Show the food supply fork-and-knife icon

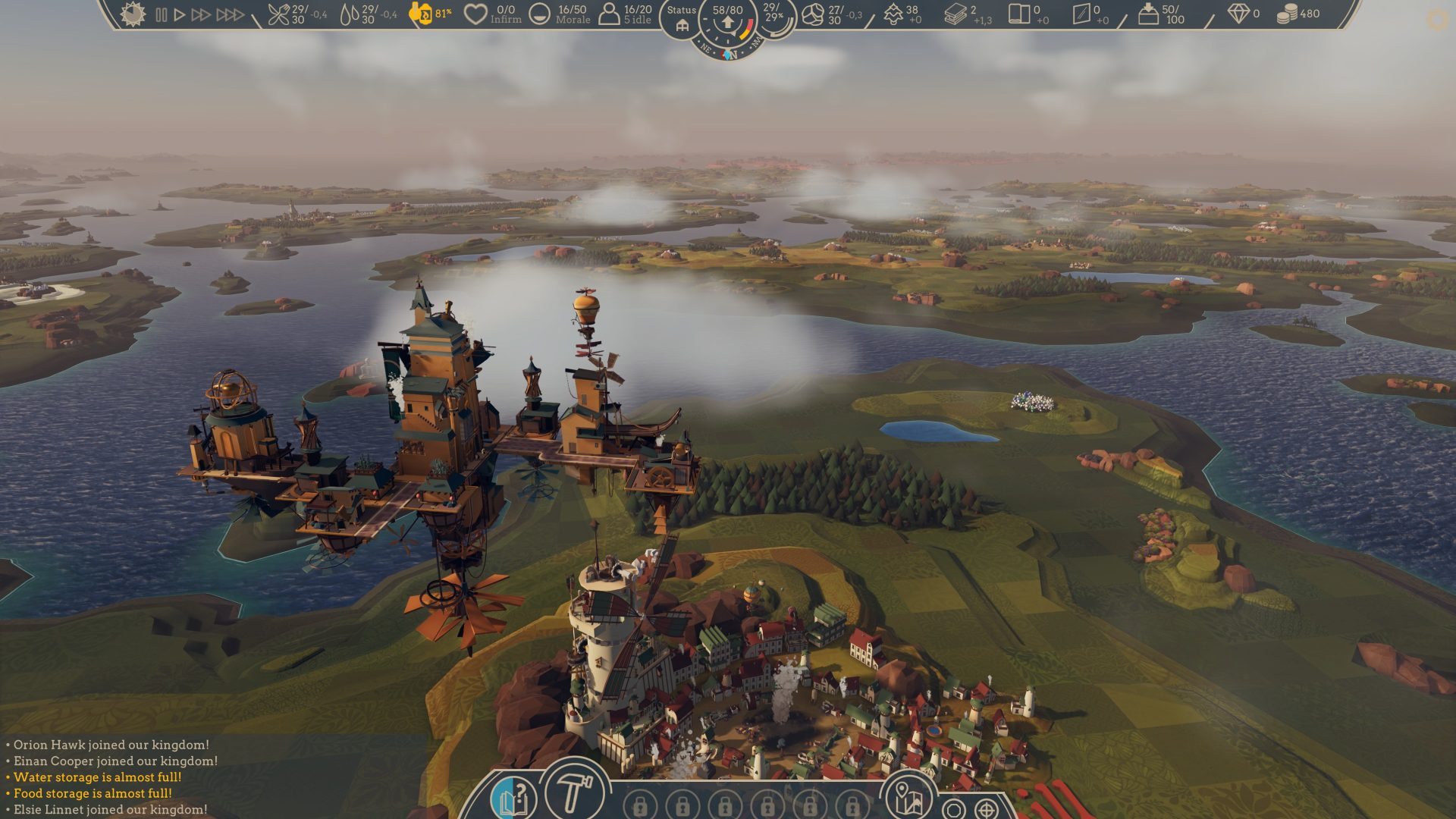coord(279,14)
